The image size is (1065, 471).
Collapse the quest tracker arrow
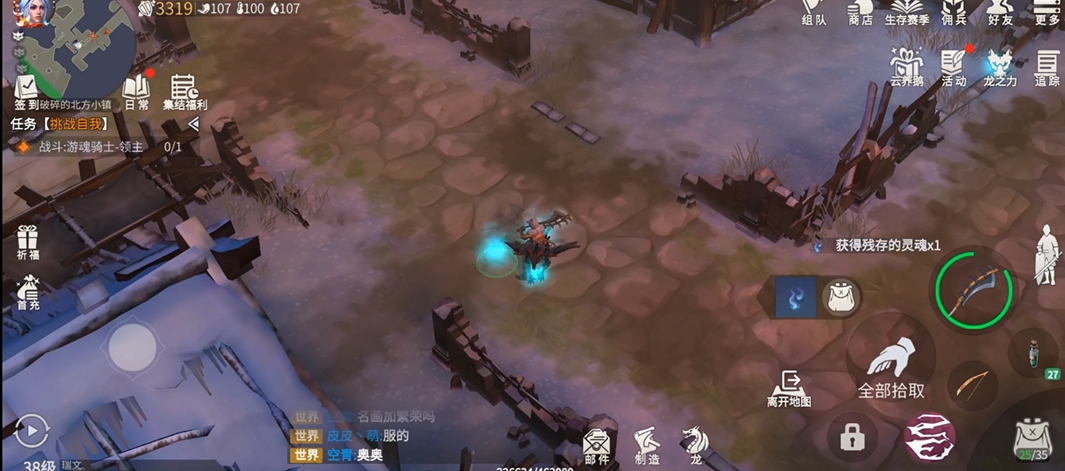193,124
